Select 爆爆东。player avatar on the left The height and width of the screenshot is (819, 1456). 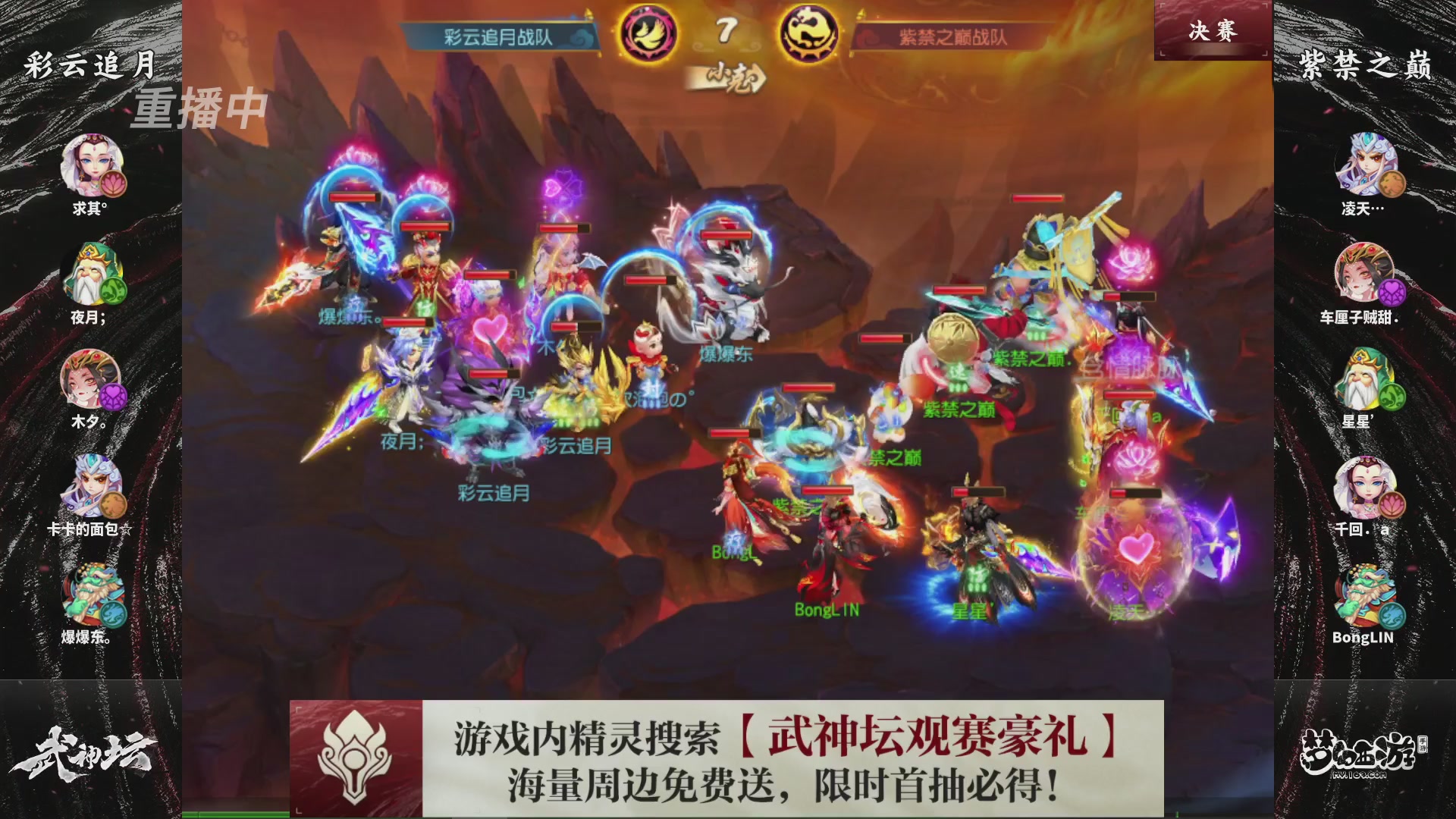tap(91, 595)
